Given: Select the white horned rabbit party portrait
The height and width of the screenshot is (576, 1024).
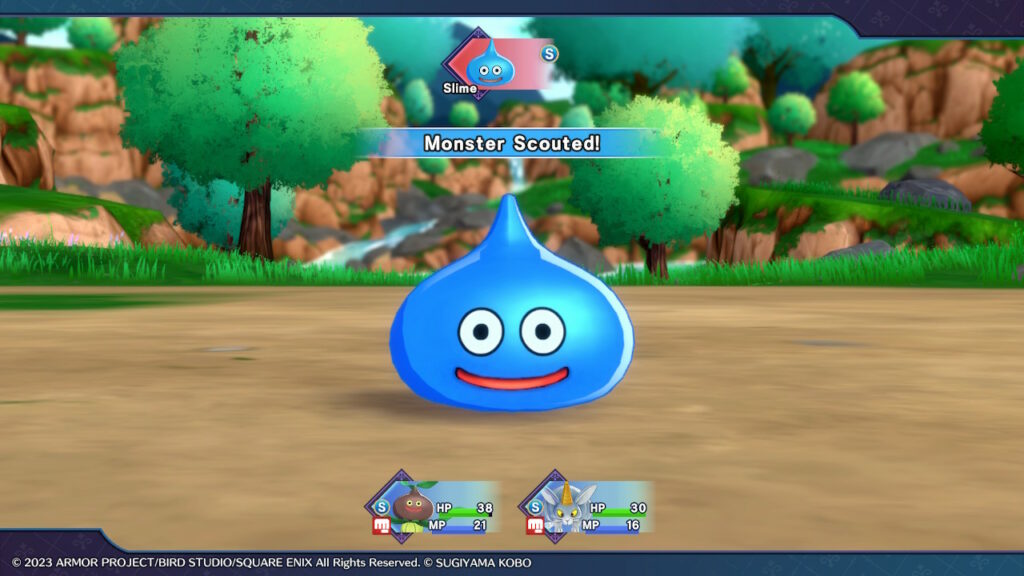Looking at the screenshot, I should click(566, 506).
